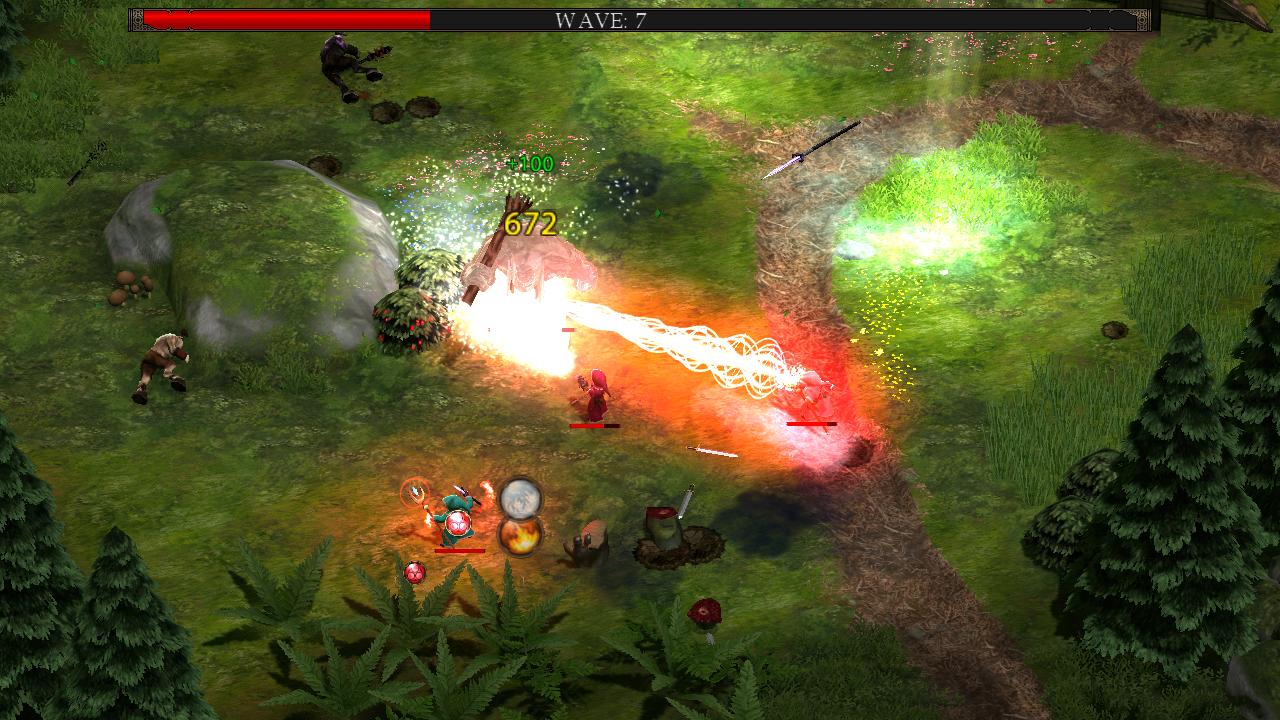Click the ornate bracket icon at the bar's left end
The height and width of the screenshot is (720, 1280).
pos(137,17)
